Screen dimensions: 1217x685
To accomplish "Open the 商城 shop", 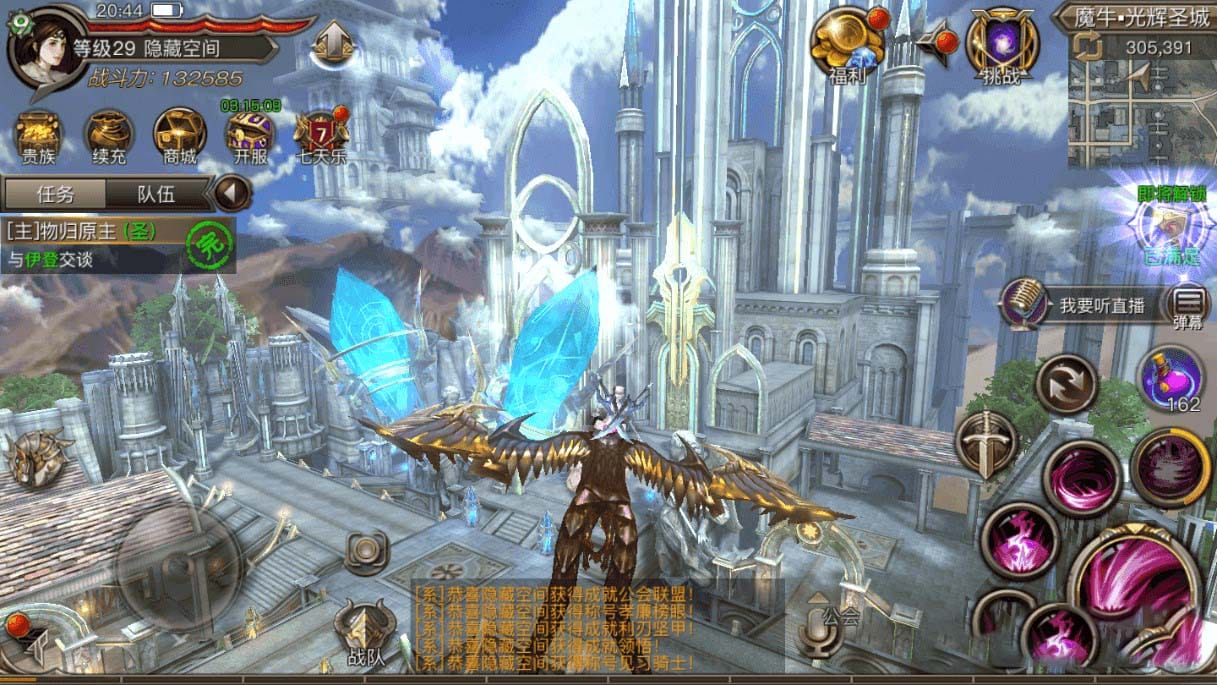I will (x=180, y=135).
